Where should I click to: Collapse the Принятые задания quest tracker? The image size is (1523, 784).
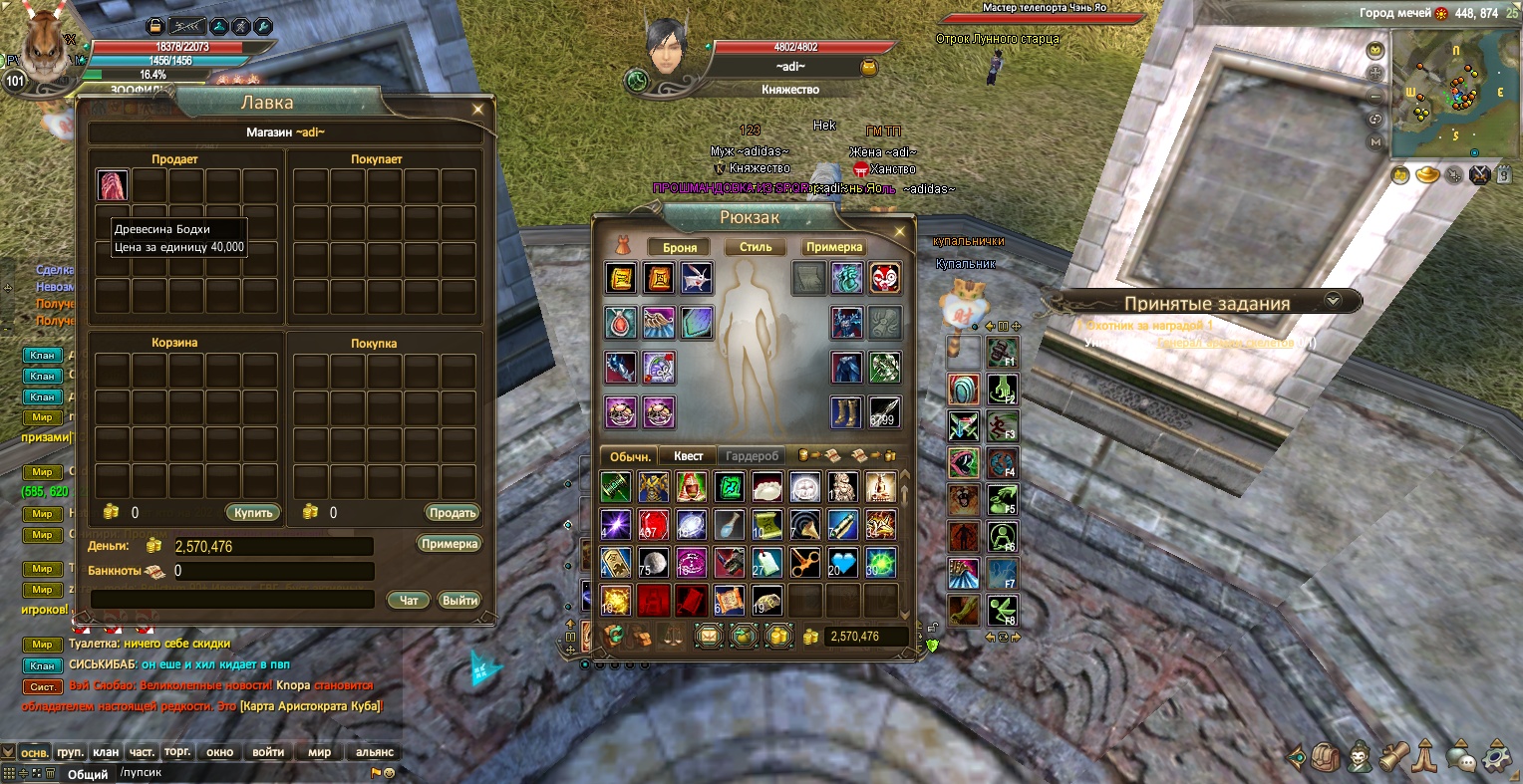[1333, 300]
